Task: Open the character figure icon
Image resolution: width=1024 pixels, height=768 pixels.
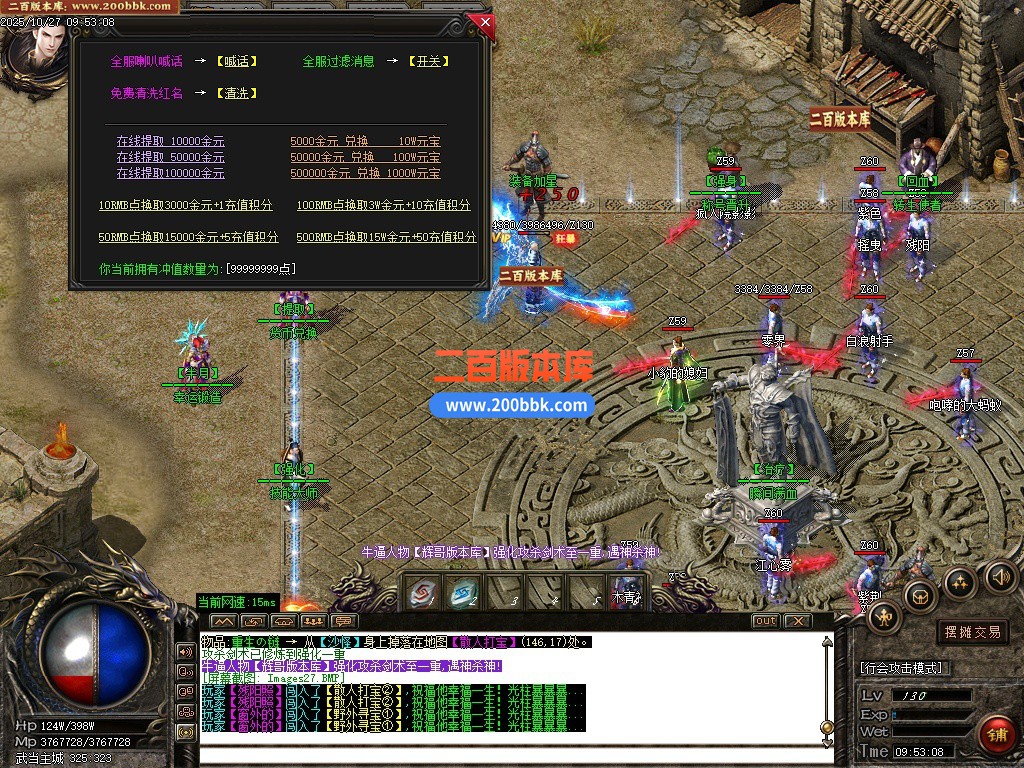Action: tap(884, 616)
